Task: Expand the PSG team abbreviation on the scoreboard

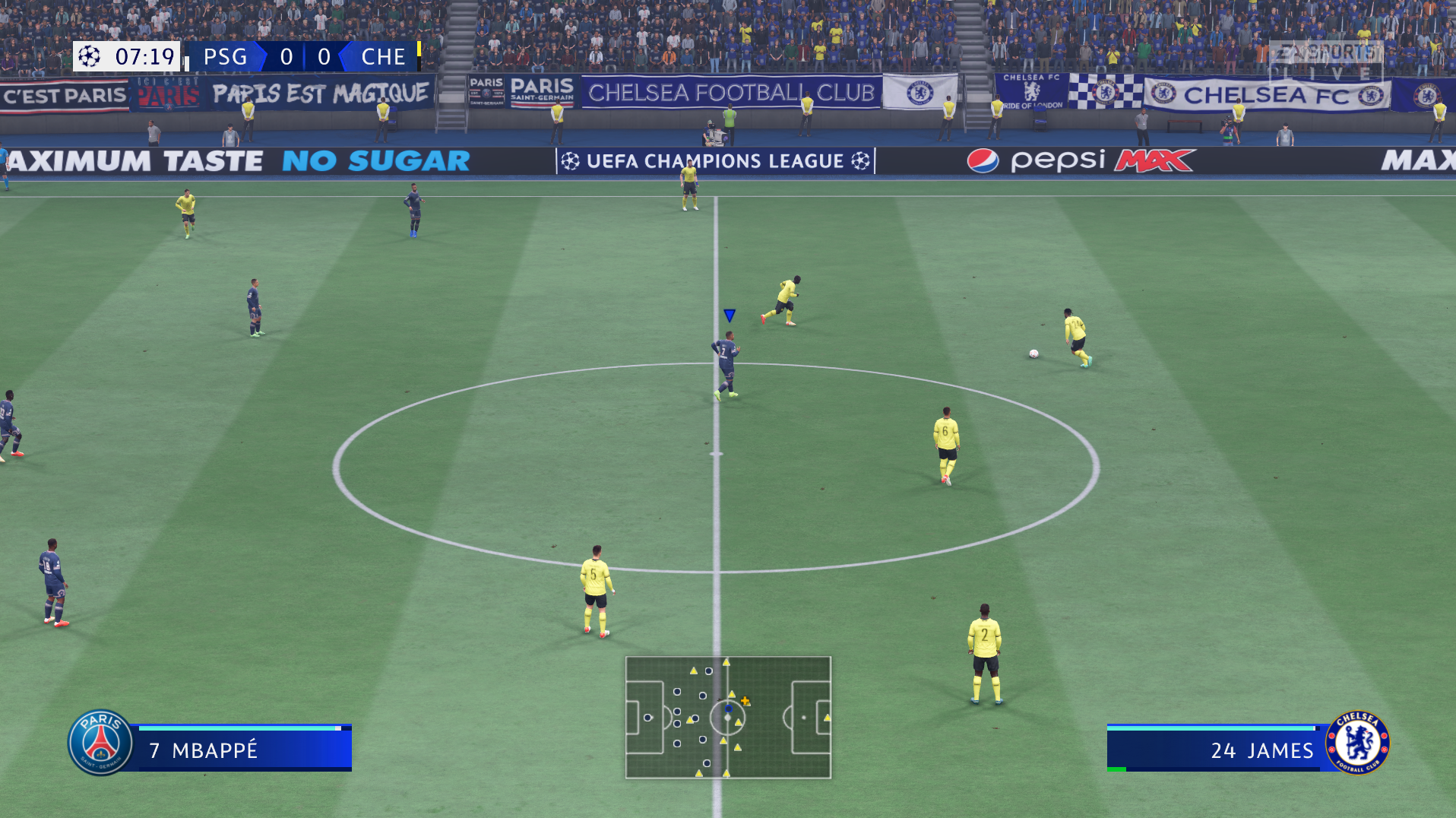Action: (224, 56)
